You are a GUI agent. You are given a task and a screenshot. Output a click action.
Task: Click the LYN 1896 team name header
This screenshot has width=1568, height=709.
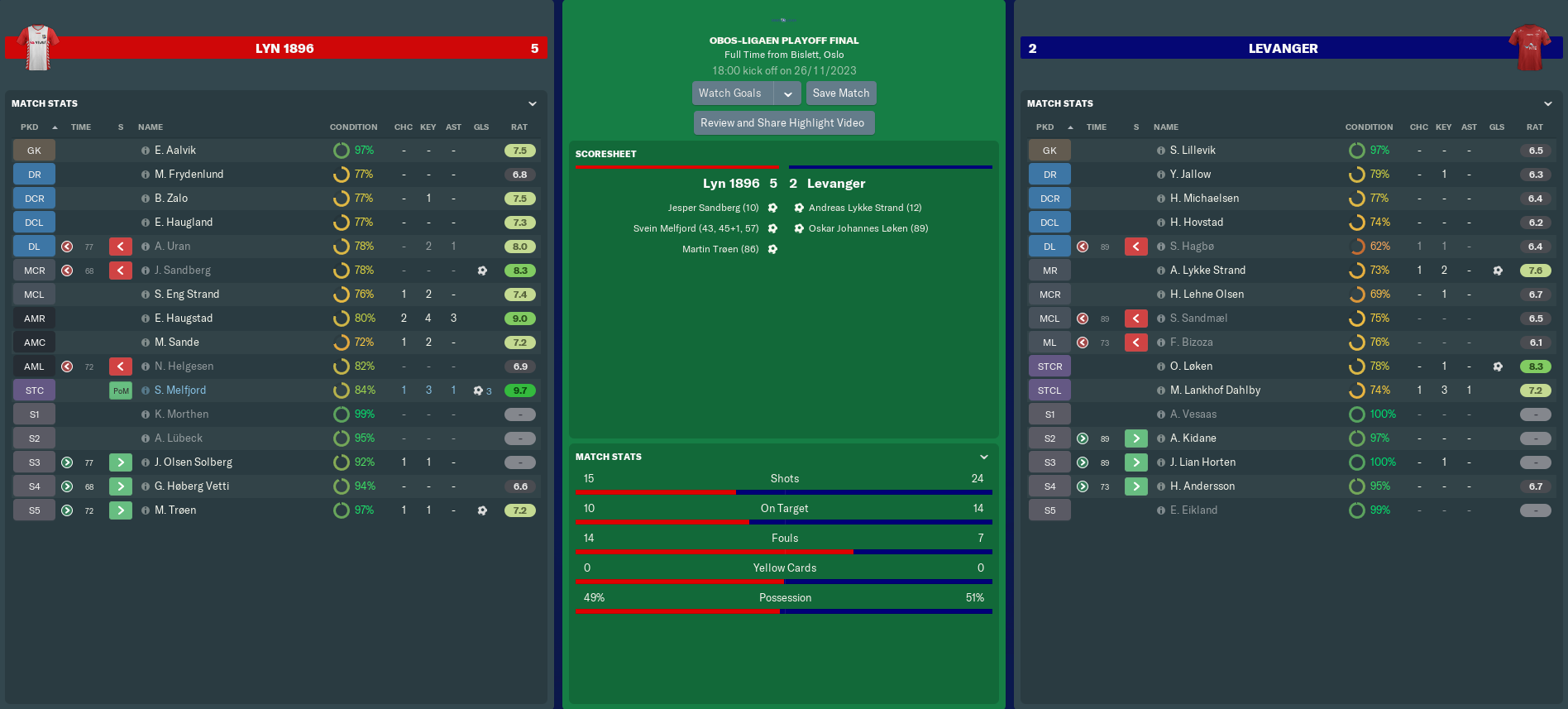pyautogui.click(x=284, y=49)
